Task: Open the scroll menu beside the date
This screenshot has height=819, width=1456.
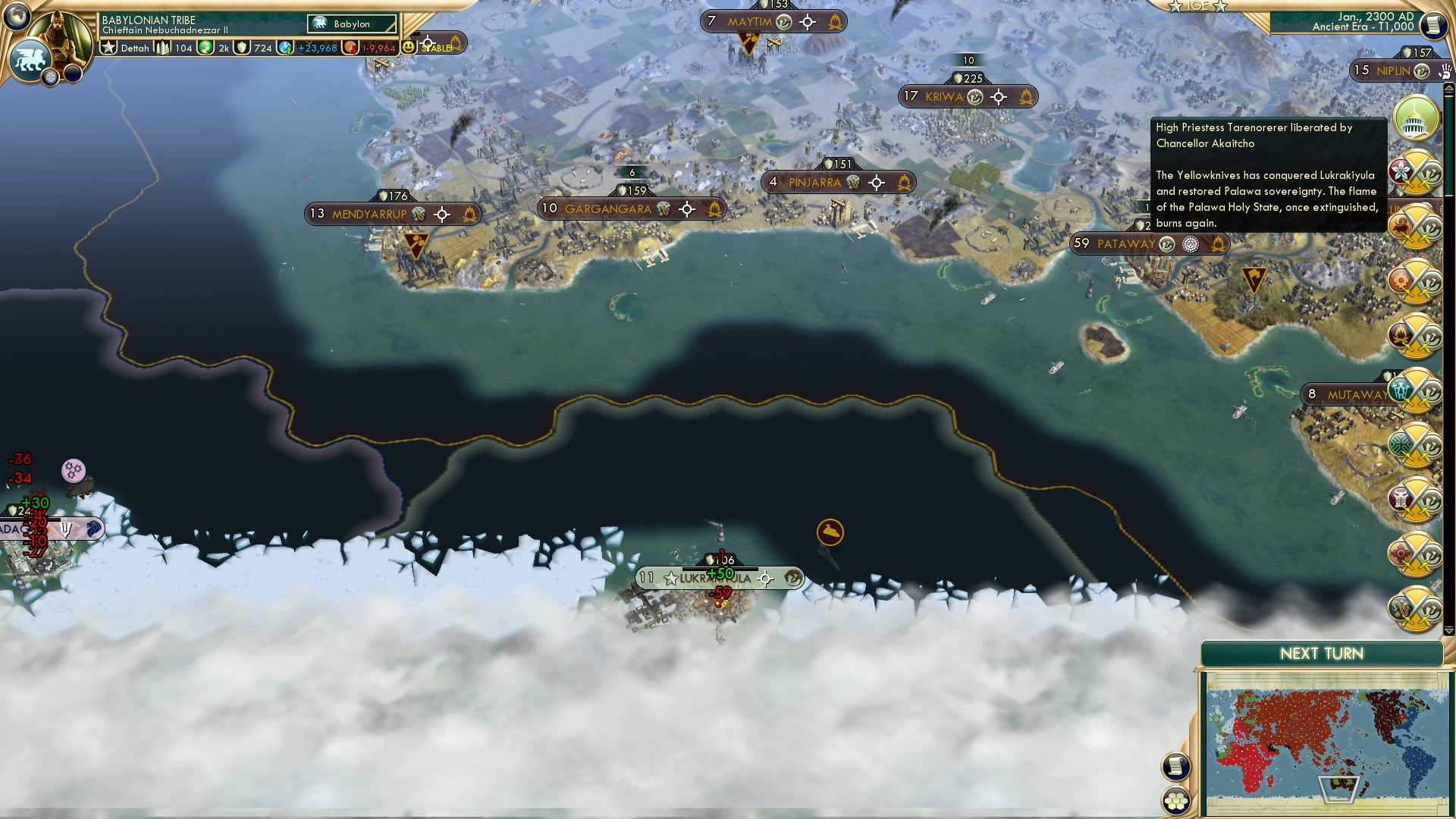Action: 1432,27
